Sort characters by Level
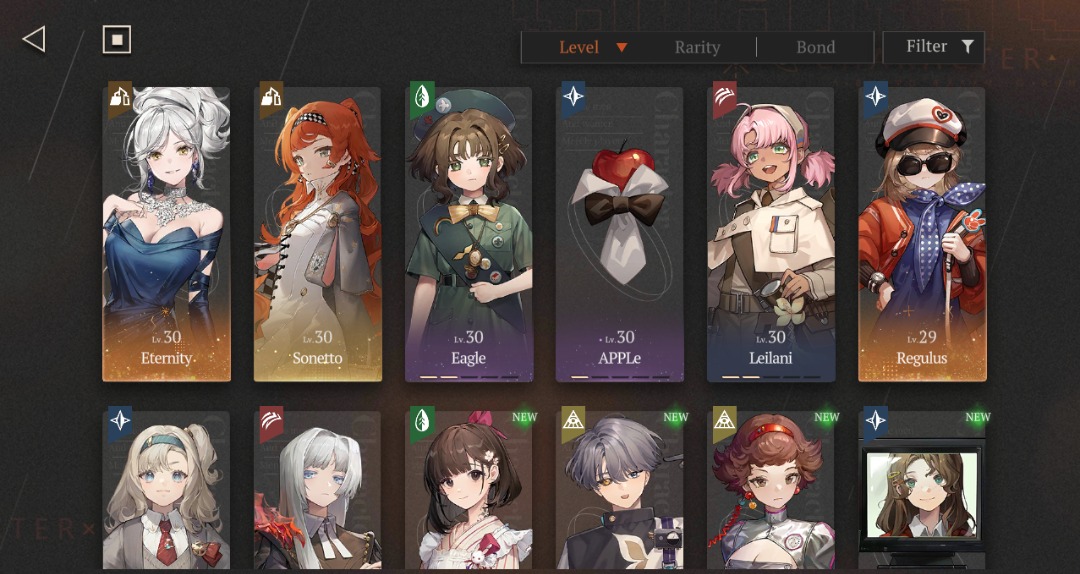 [592, 47]
